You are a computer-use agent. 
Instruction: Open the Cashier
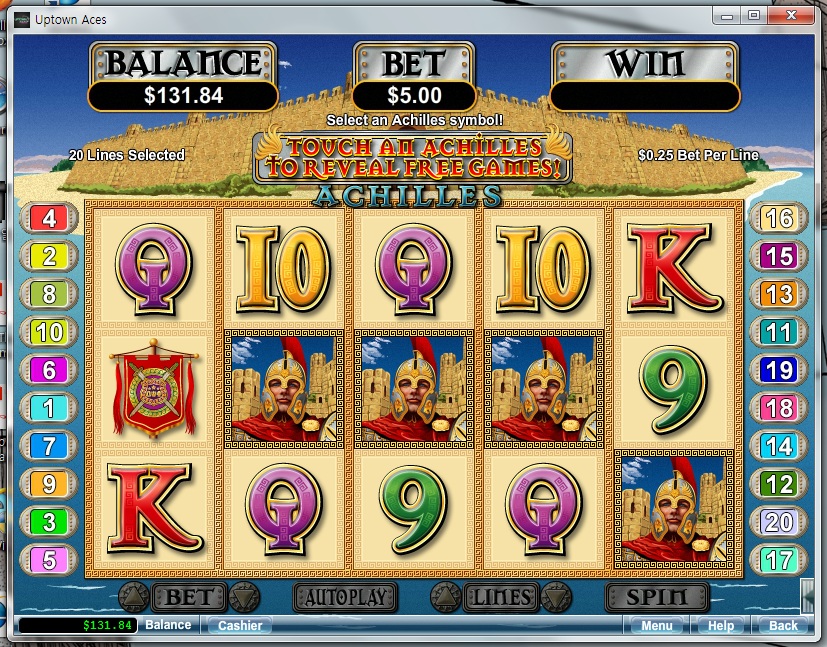click(x=240, y=626)
